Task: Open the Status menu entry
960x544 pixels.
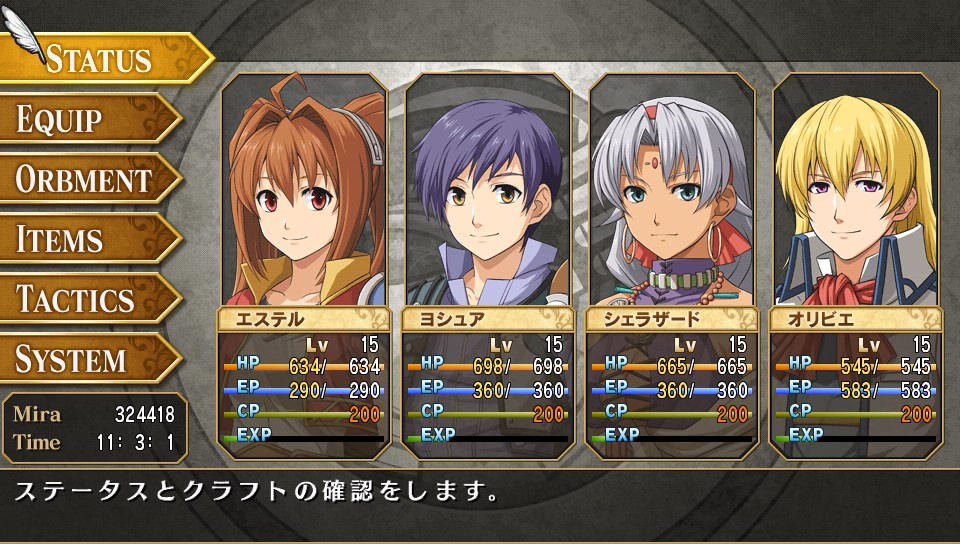Action: point(100,59)
